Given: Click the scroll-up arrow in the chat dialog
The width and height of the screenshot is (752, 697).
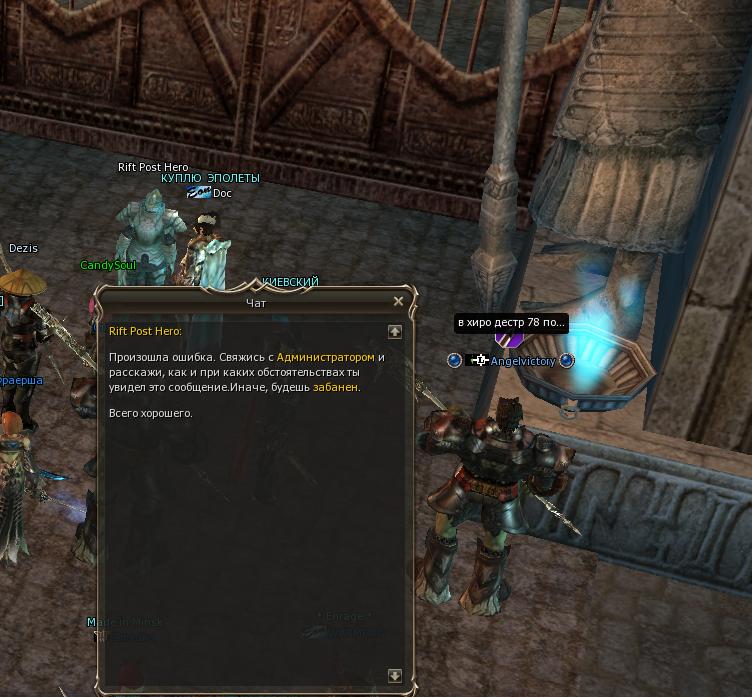Looking at the screenshot, I should point(395,331).
